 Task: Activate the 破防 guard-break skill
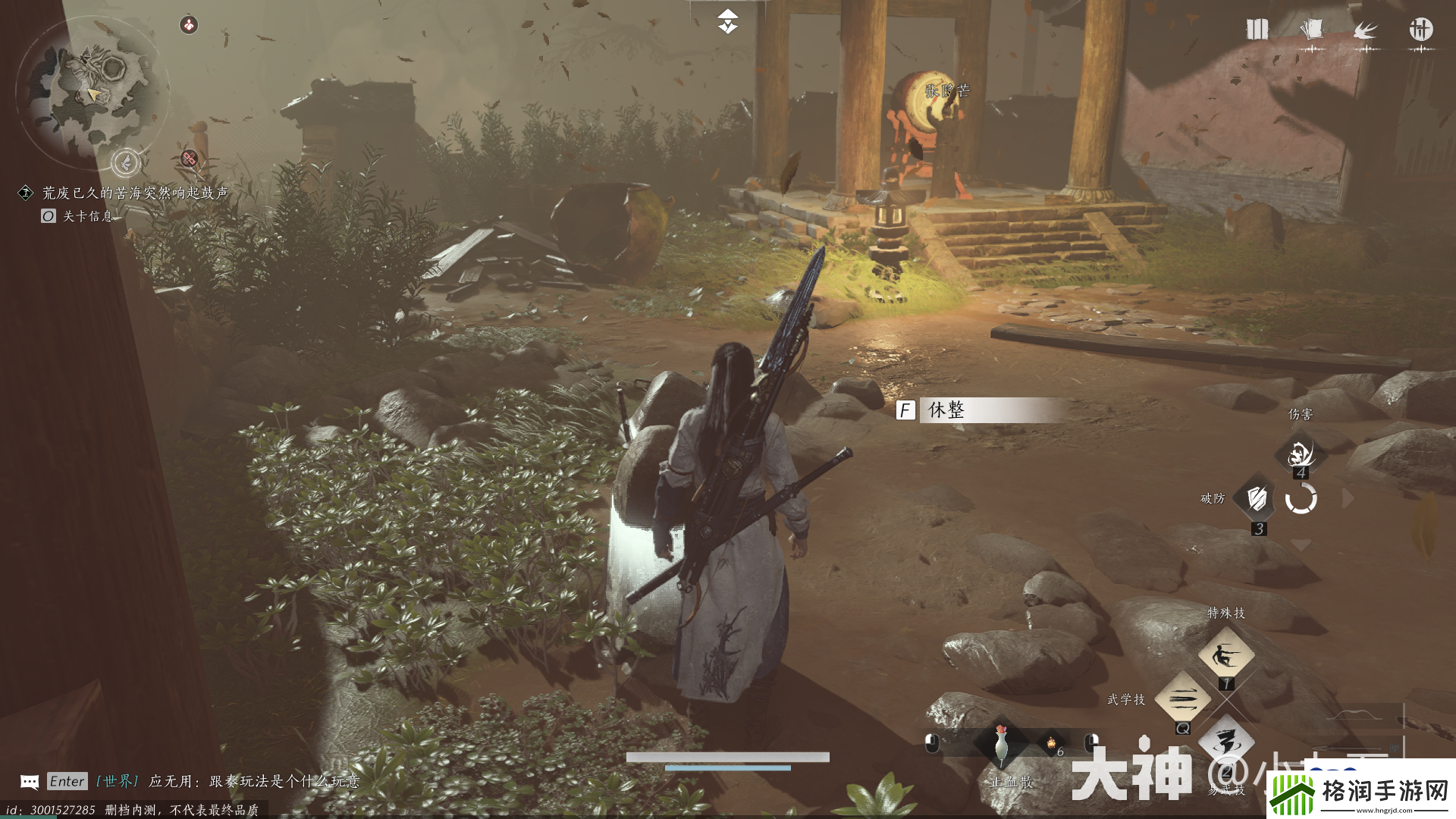(1257, 499)
